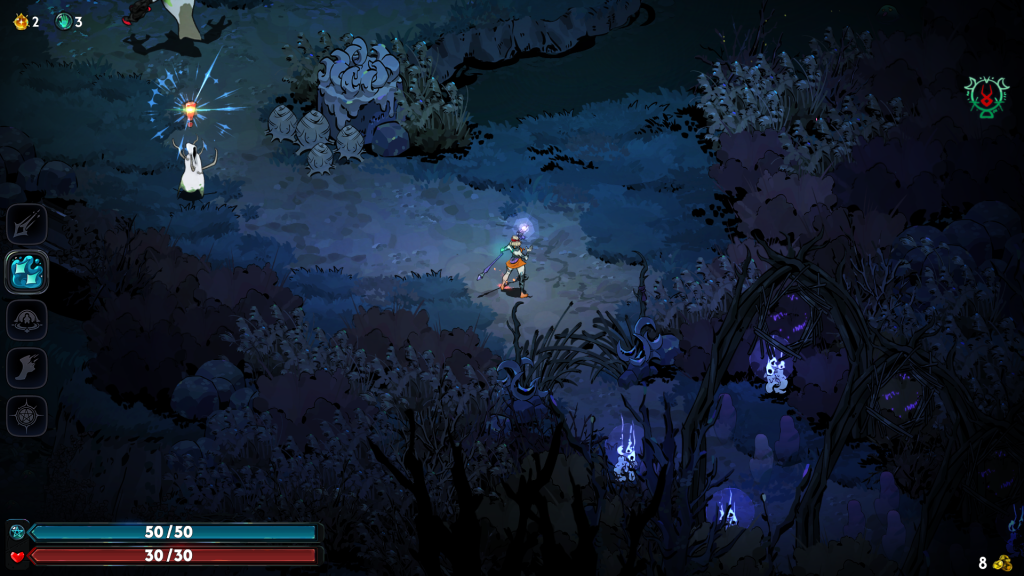
Task: Open the glowing blue Special boon slot
Action: [x=27, y=271]
